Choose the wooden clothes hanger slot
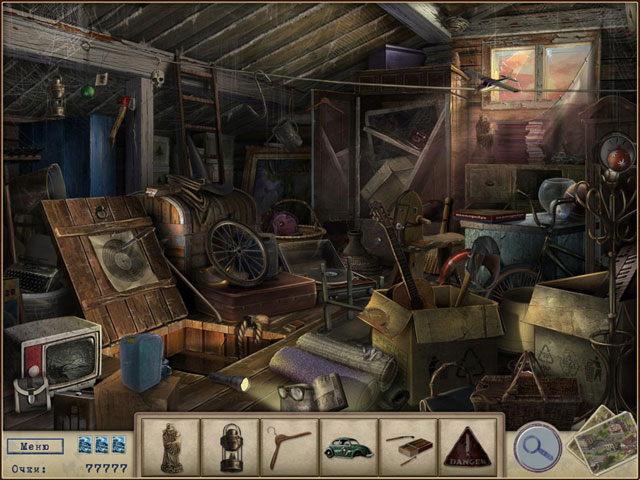The height and width of the screenshot is (480, 640). [288, 445]
